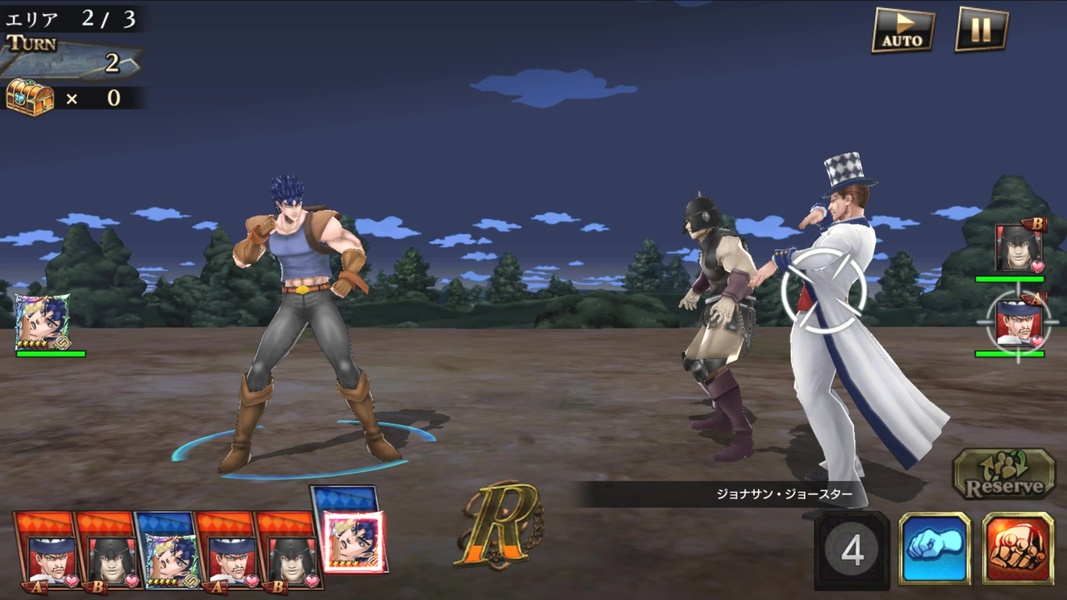Open the Reserve member swap

coord(1003,474)
